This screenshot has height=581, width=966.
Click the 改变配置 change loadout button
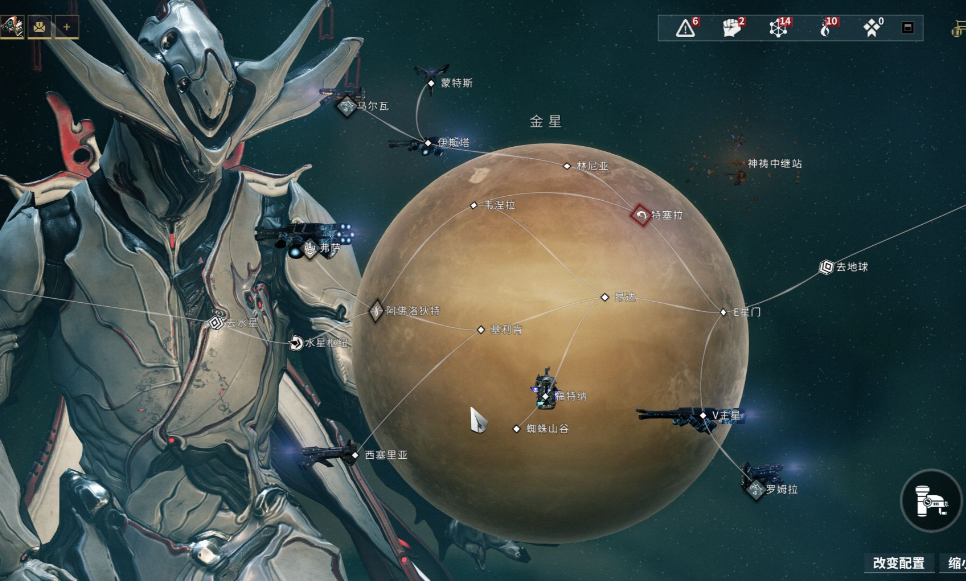[898, 563]
